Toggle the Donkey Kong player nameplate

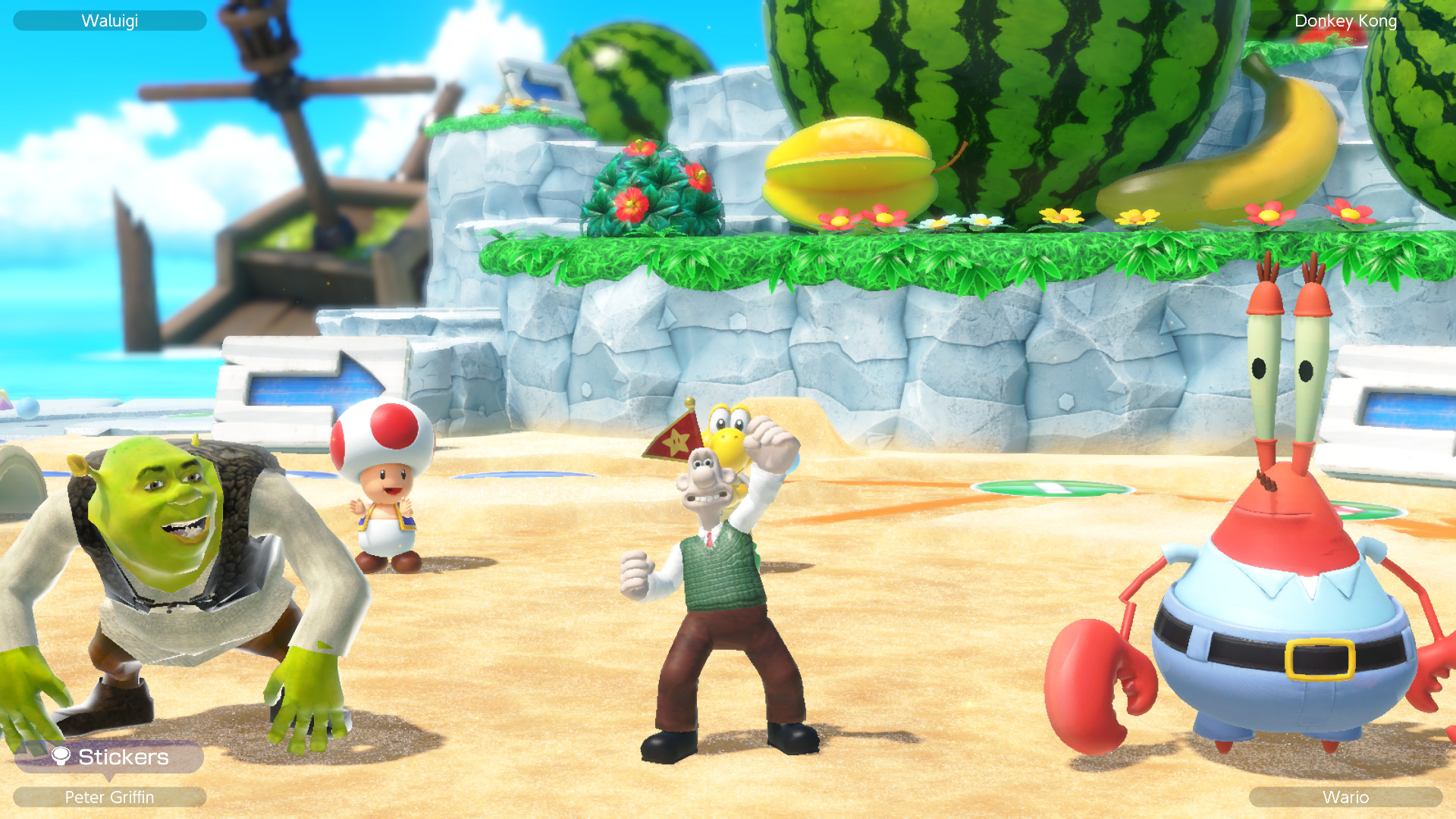coord(1346,20)
